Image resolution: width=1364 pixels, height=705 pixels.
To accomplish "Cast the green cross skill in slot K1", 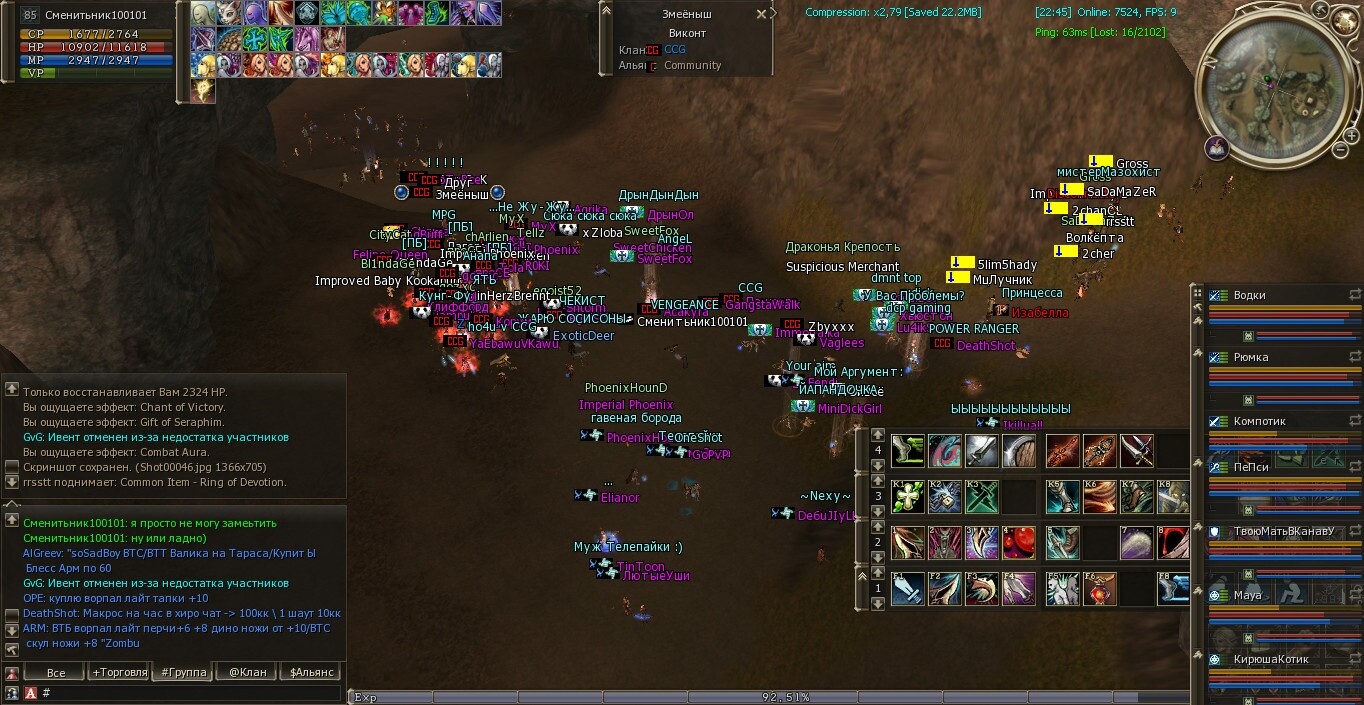I will coord(908,496).
